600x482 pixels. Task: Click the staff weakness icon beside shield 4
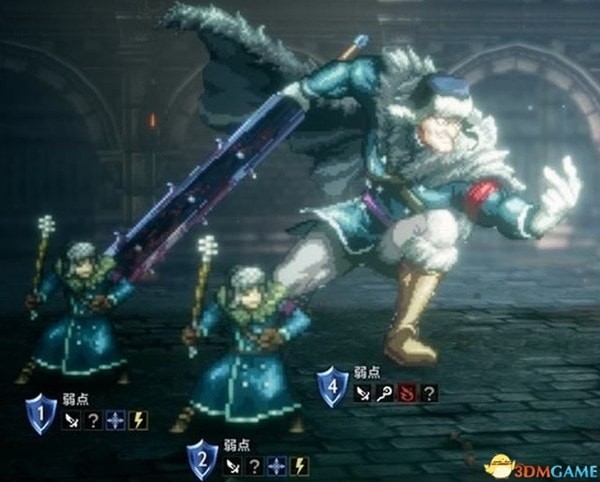[384, 394]
